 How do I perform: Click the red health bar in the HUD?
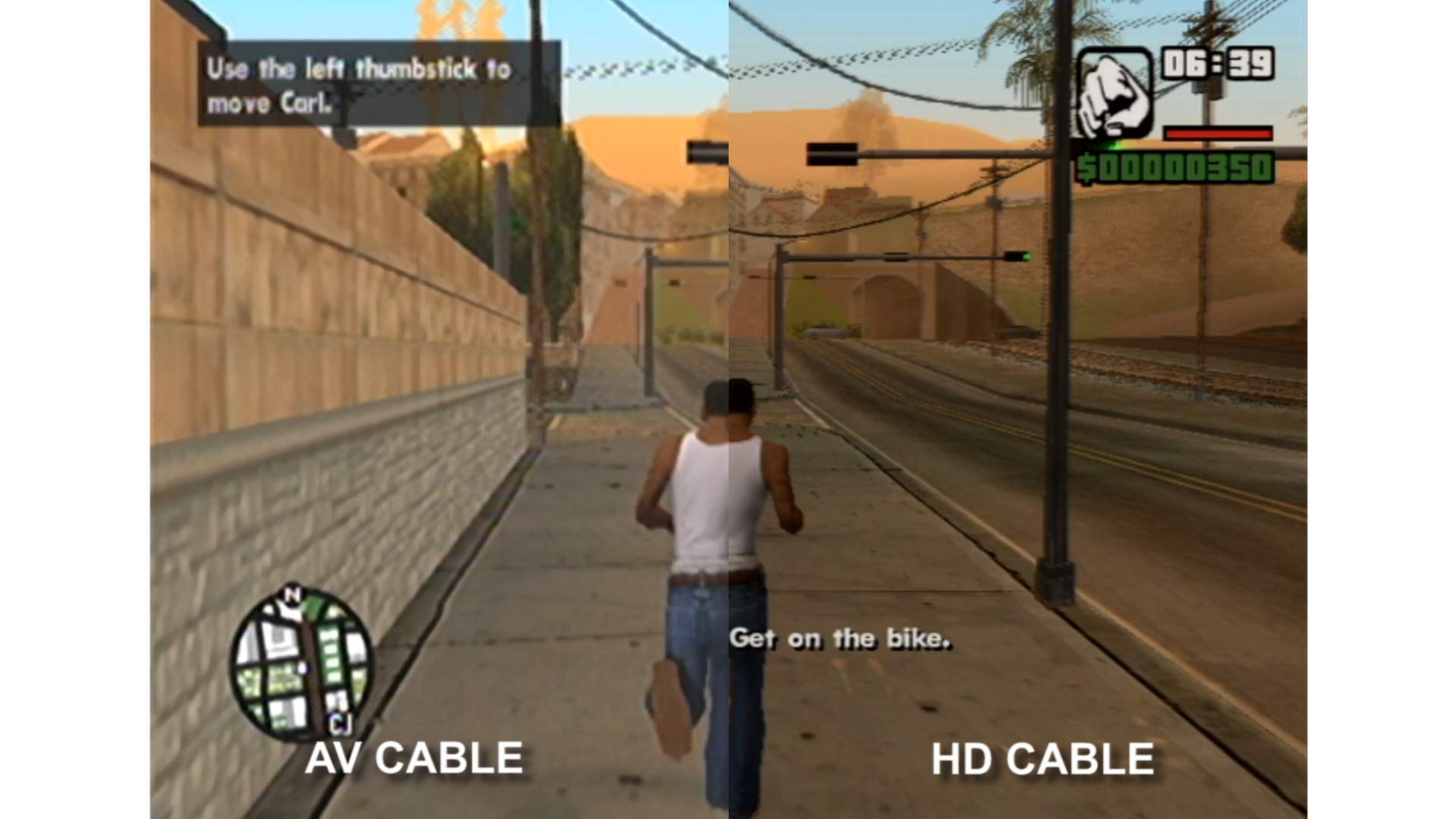point(1219,135)
